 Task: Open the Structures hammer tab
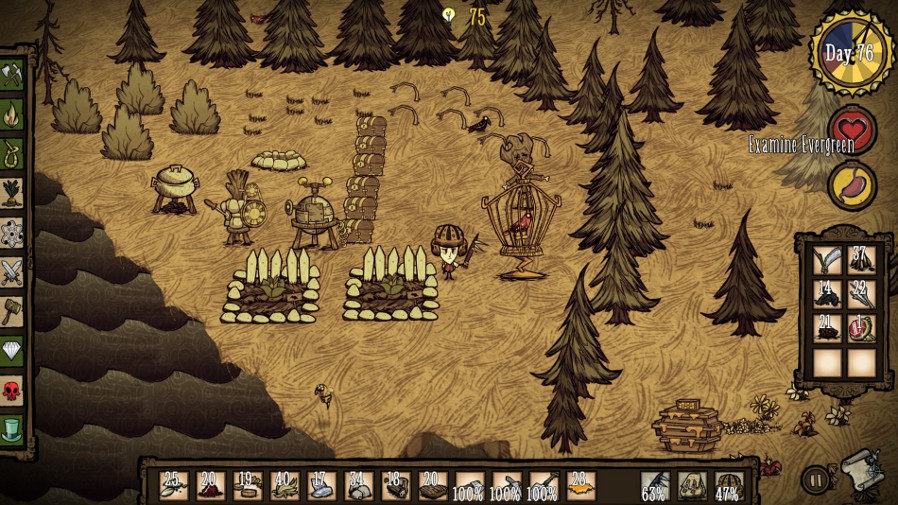(x=13, y=310)
